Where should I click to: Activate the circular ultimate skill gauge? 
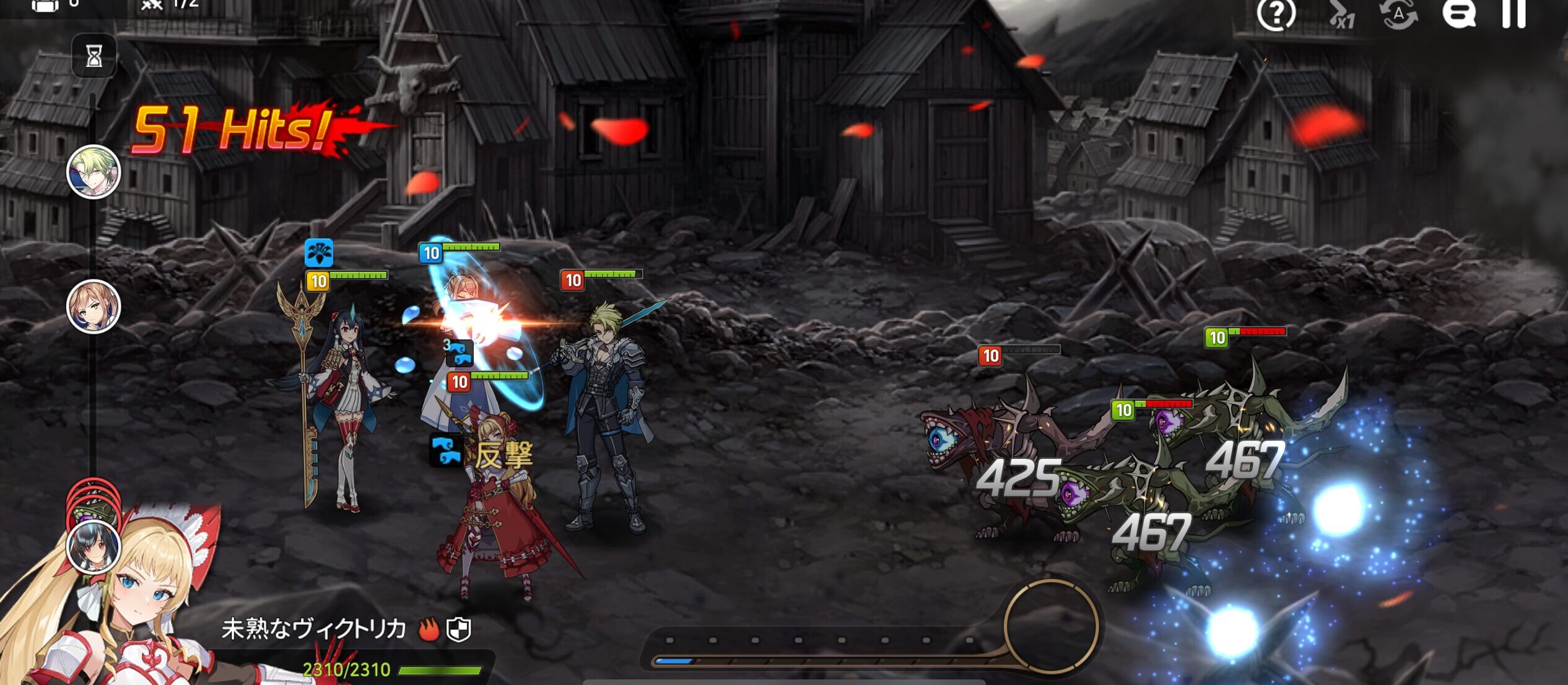(x=1051, y=627)
